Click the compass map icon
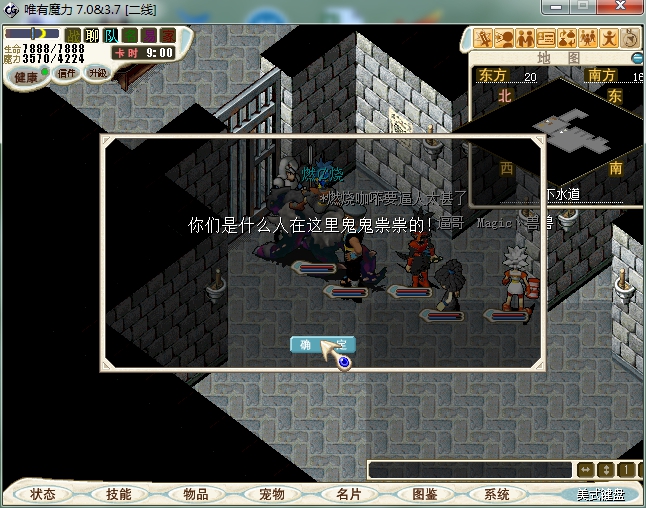Screen dimensions: 646x508 tap(631, 39)
